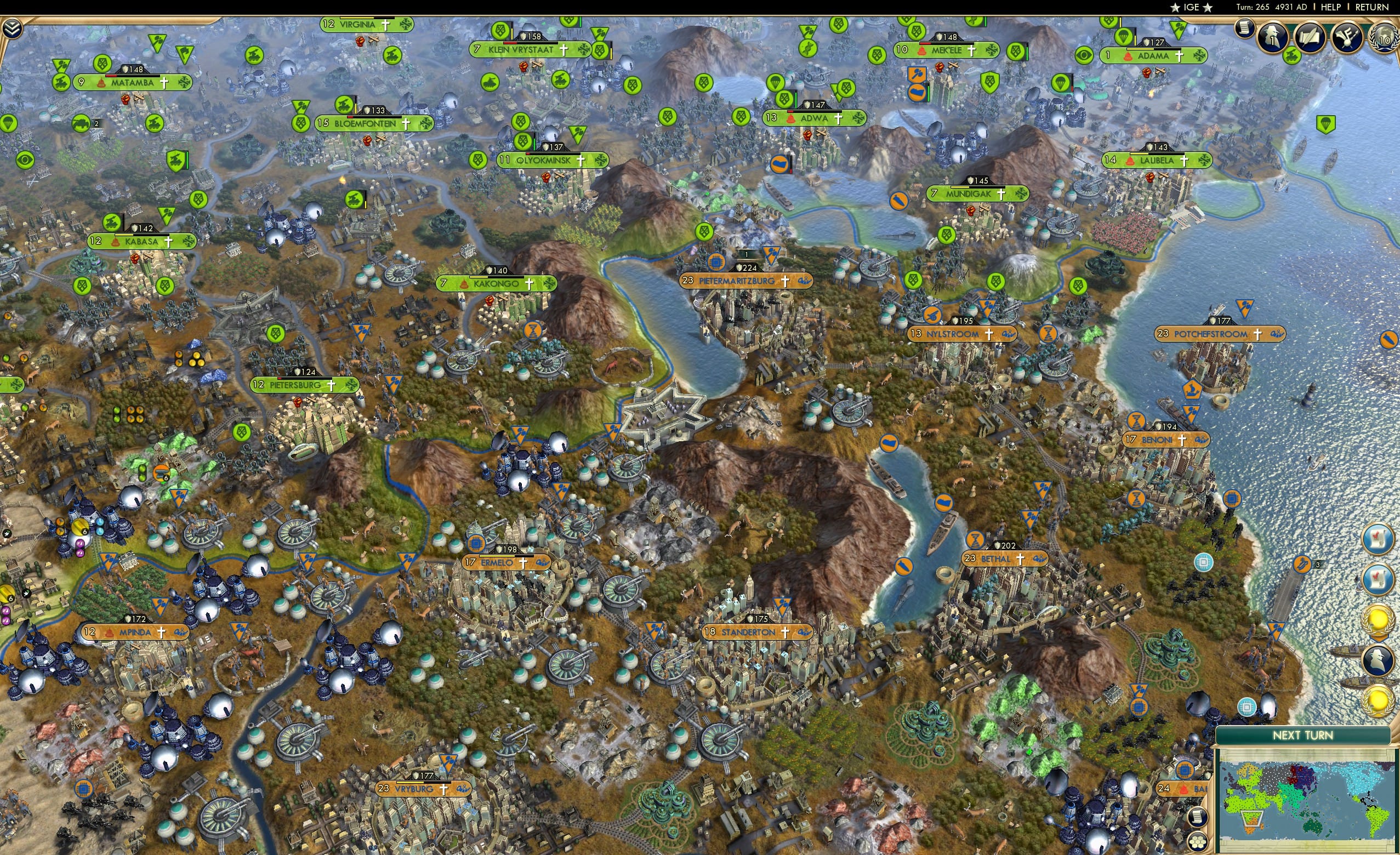This screenshot has width=1400, height=855.
Task: Select the spy icon near the coastal cargo ships
Action: [x=1378, y=660]
